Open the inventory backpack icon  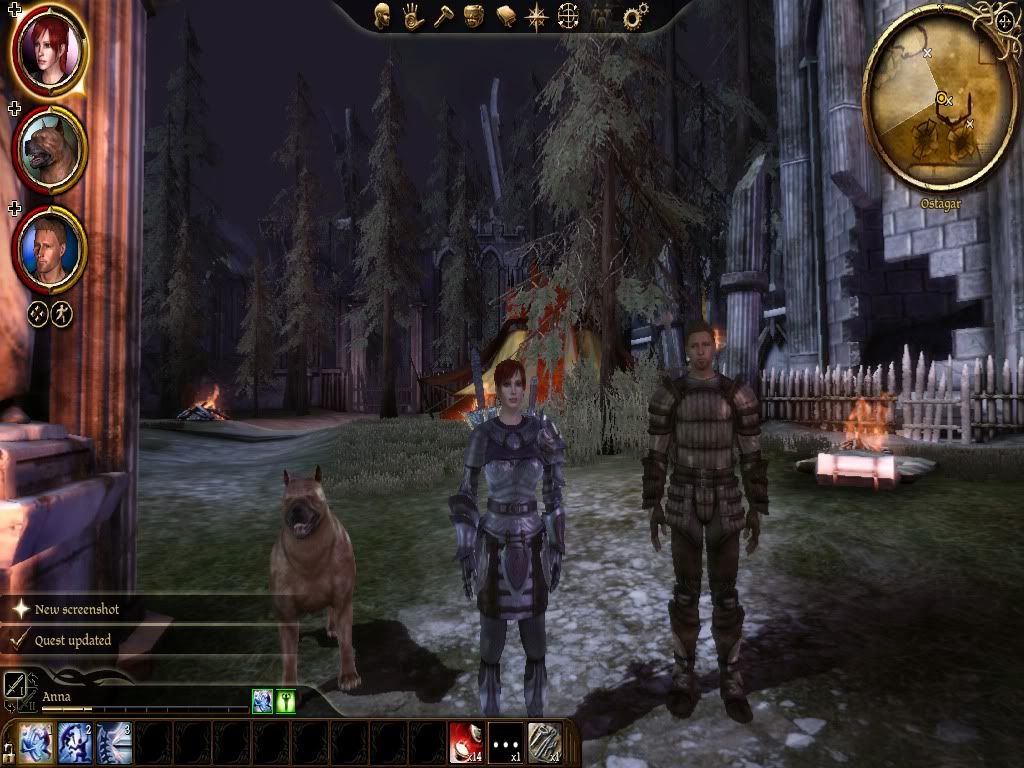475,16
